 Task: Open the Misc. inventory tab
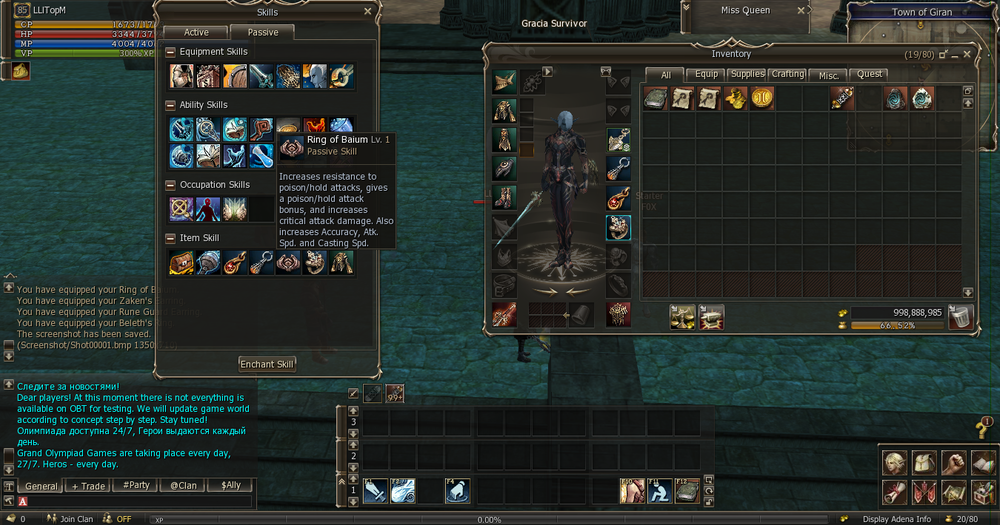pos(829,74)
